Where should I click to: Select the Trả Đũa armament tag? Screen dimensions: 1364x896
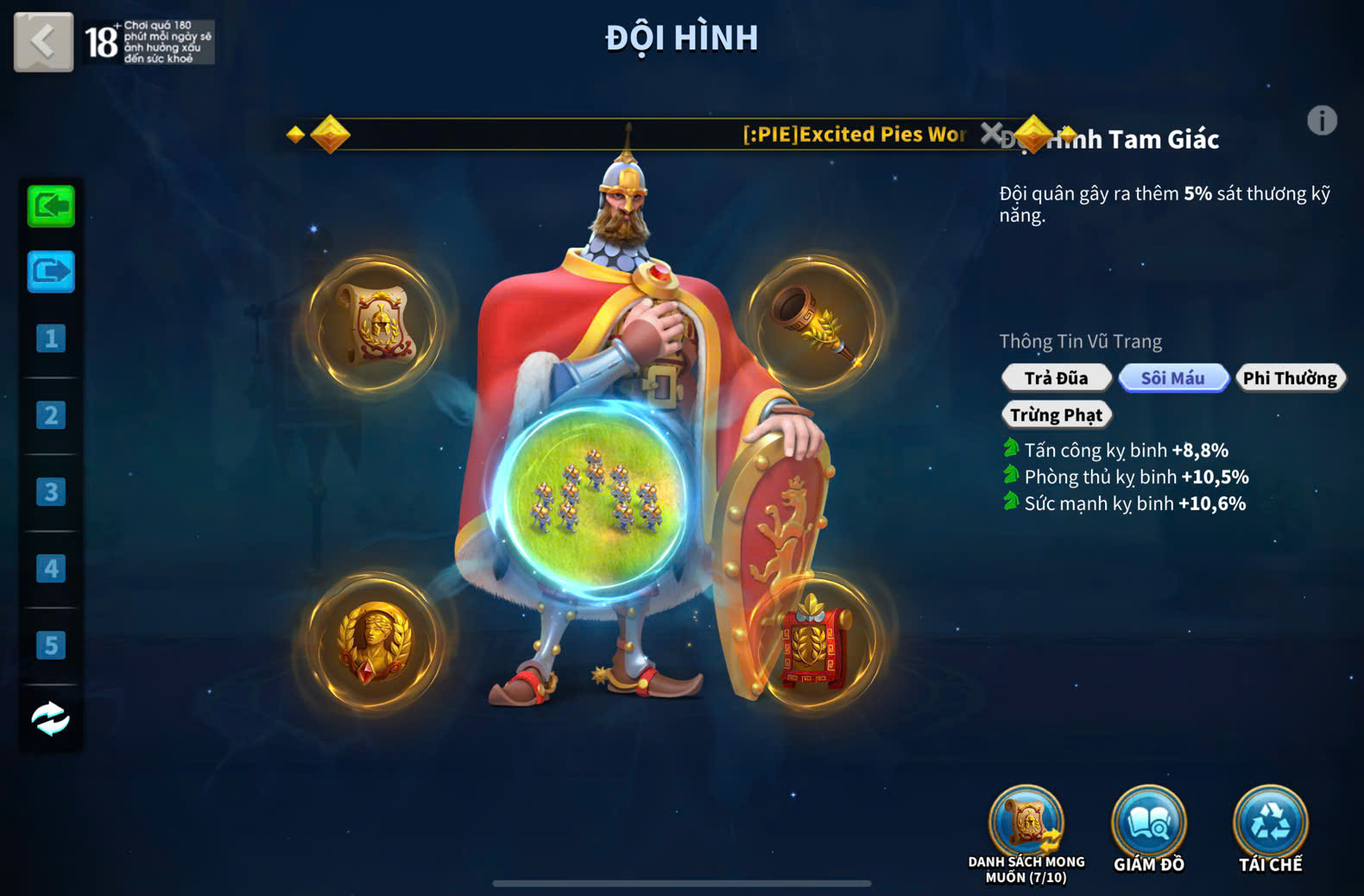(x=1056, y=378)
